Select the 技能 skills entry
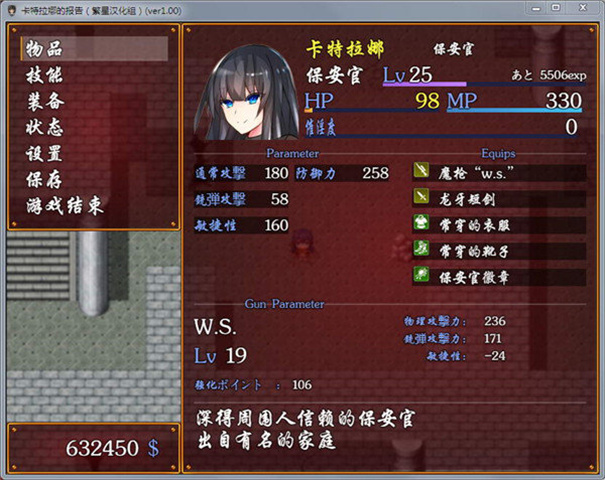This screenshot has width=605, height=480. [x=46, y=75]
